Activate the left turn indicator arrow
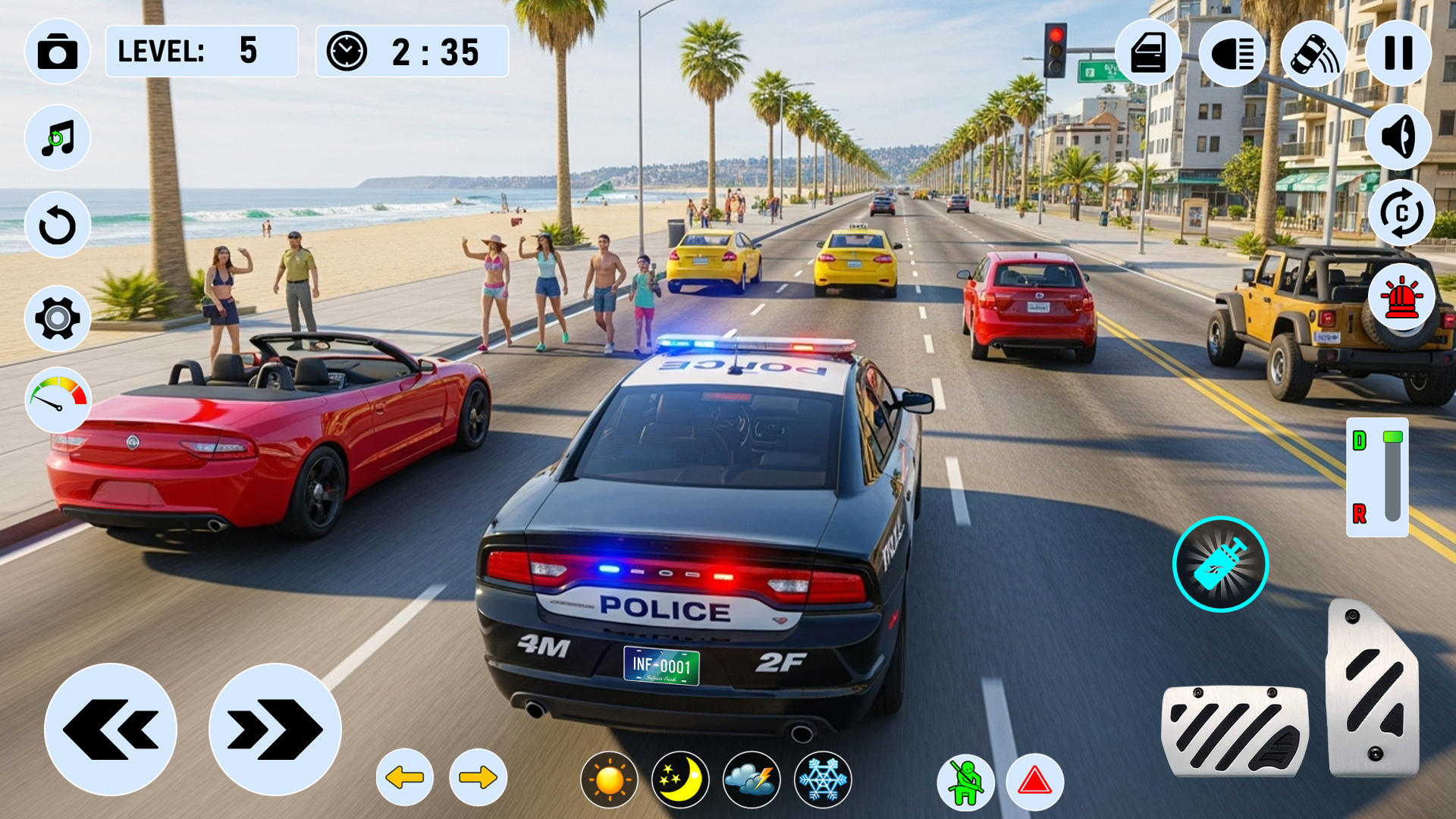Viewport: 1456px width, 819px height. (x=405, y=777)
